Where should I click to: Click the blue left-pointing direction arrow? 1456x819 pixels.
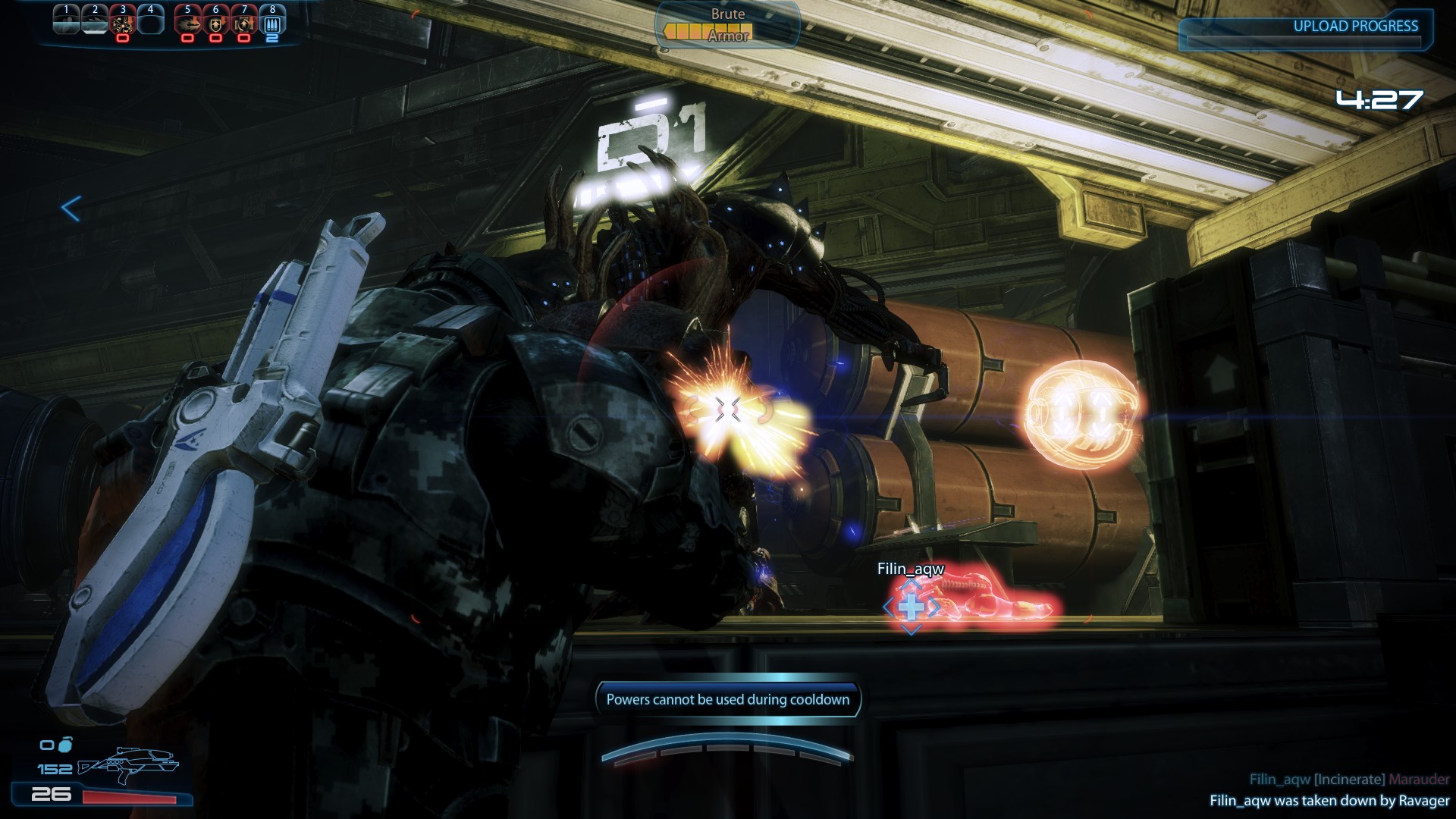coord(71,209)
